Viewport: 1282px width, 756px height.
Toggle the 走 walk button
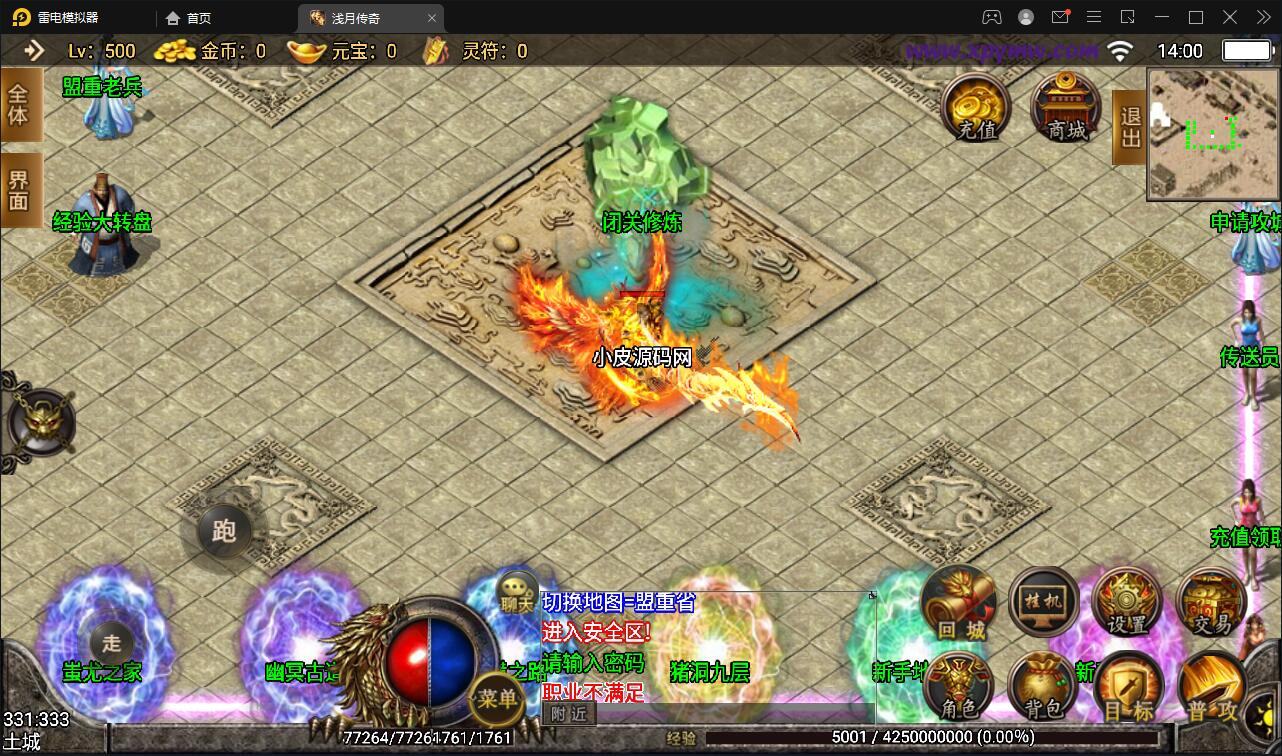(x=111, y=644)
